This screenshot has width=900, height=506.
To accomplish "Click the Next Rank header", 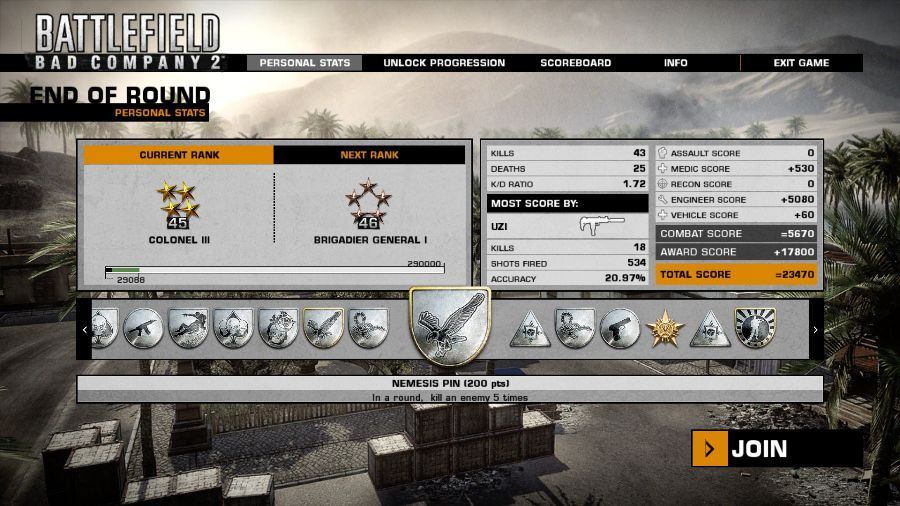I will (369, 155).
